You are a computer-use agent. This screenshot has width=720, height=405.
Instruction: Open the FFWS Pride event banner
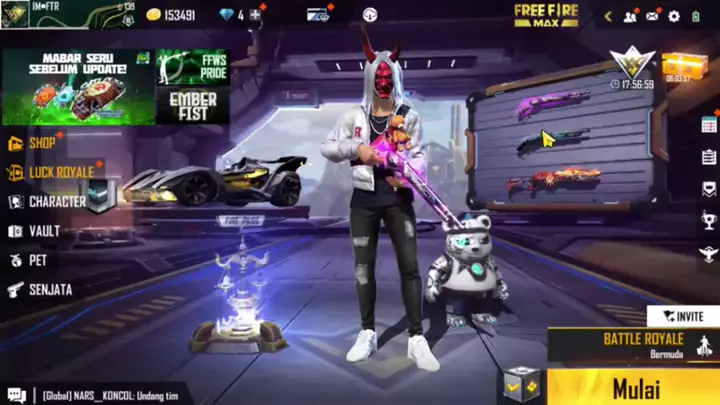[x=192, y=66]
